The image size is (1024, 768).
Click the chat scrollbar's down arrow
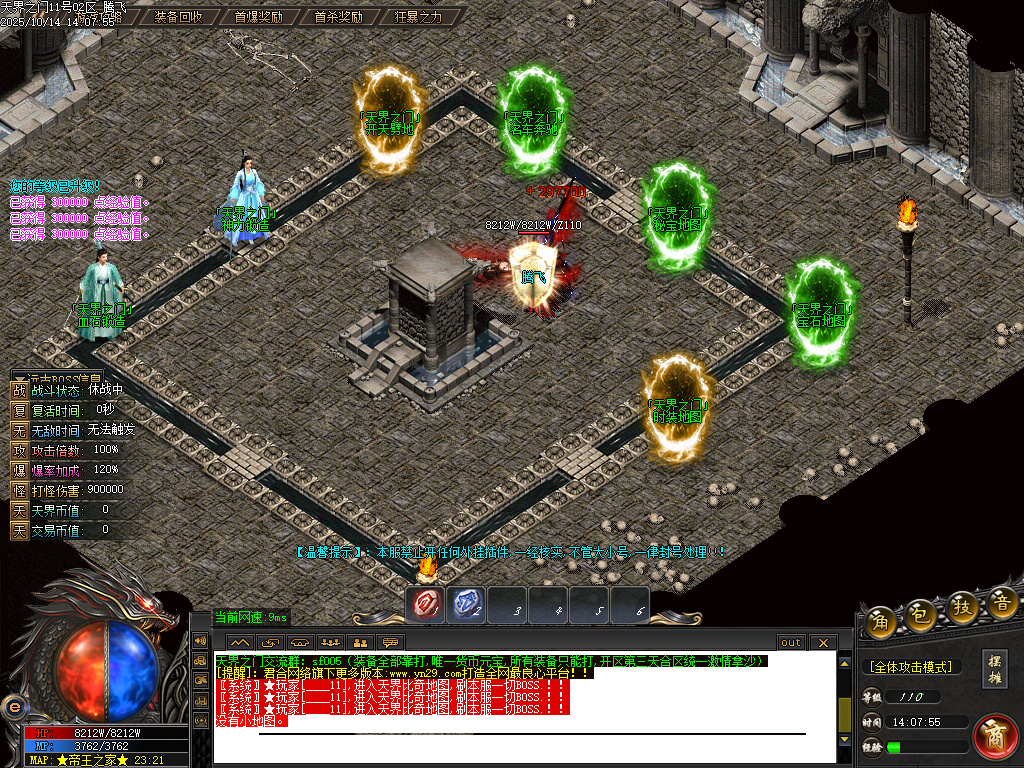click(845, 738)
